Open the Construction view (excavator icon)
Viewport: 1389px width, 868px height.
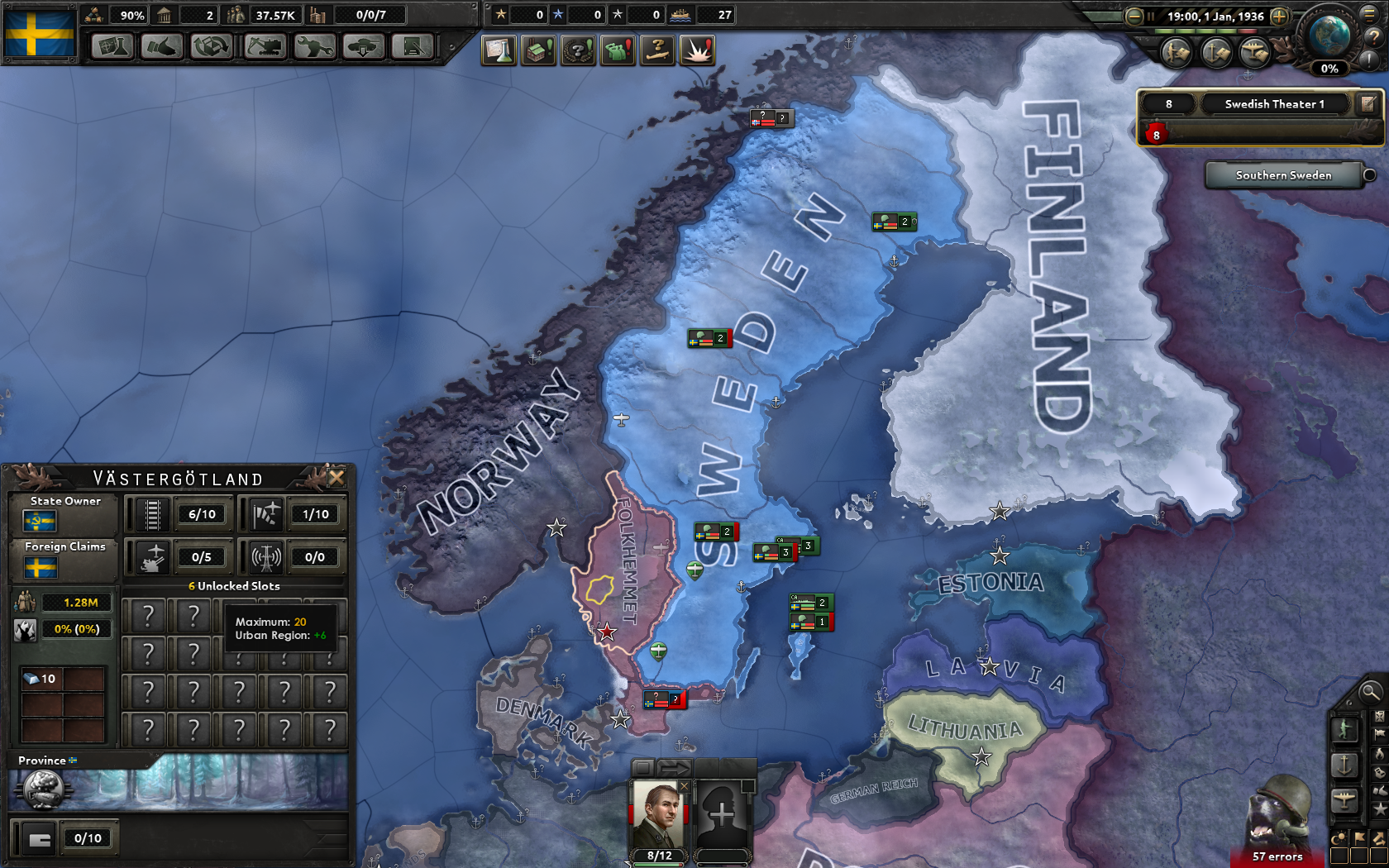point(265,47)
